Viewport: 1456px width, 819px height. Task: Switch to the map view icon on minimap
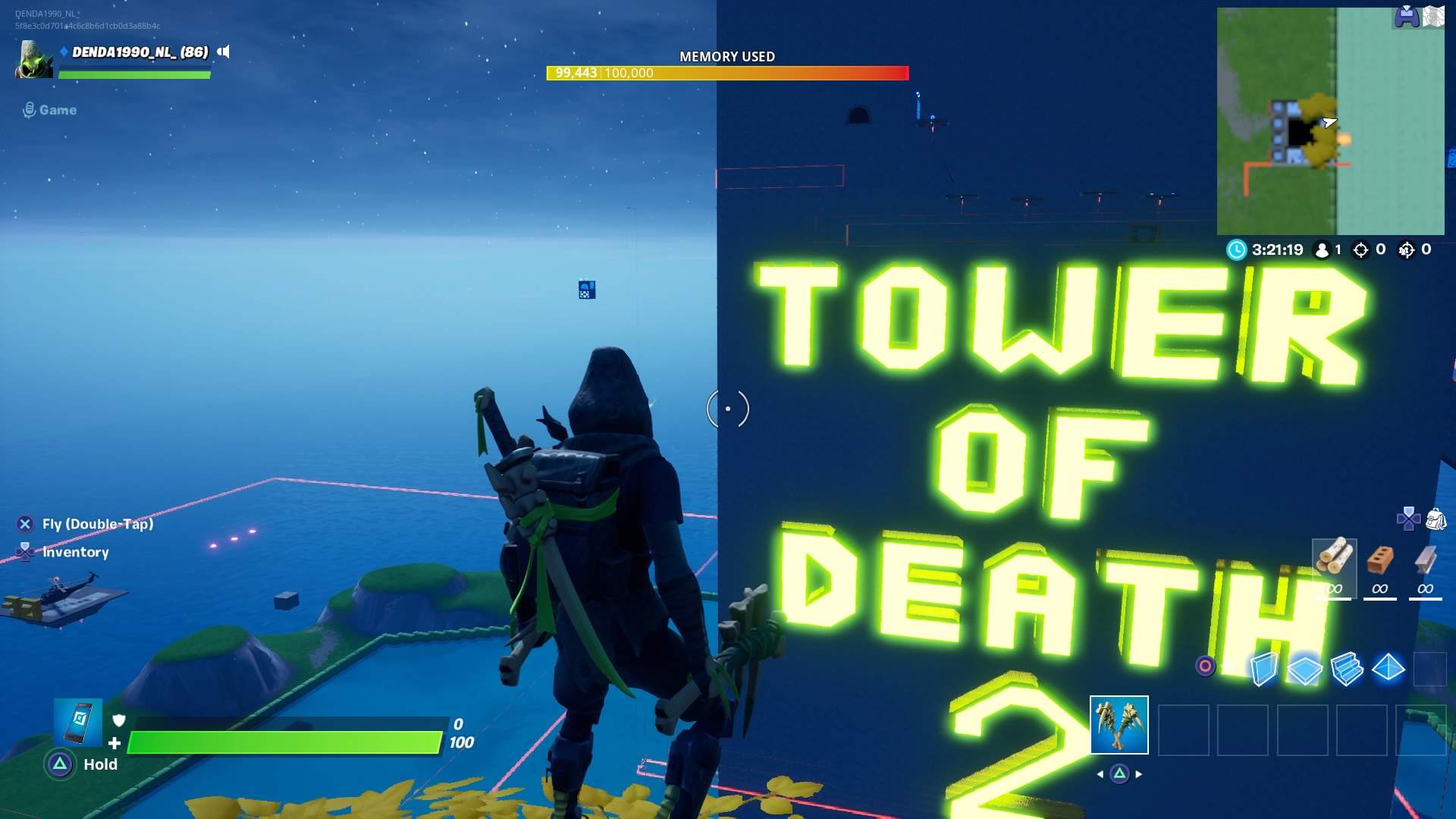[x=1433, y=17]
